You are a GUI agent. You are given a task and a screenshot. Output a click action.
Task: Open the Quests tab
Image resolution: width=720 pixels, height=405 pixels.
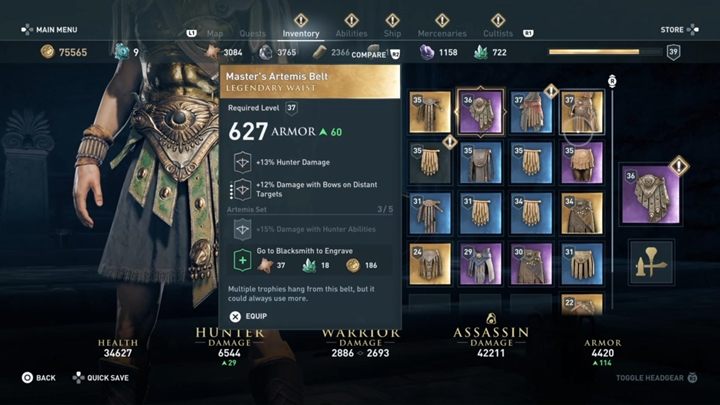point(254,33)
